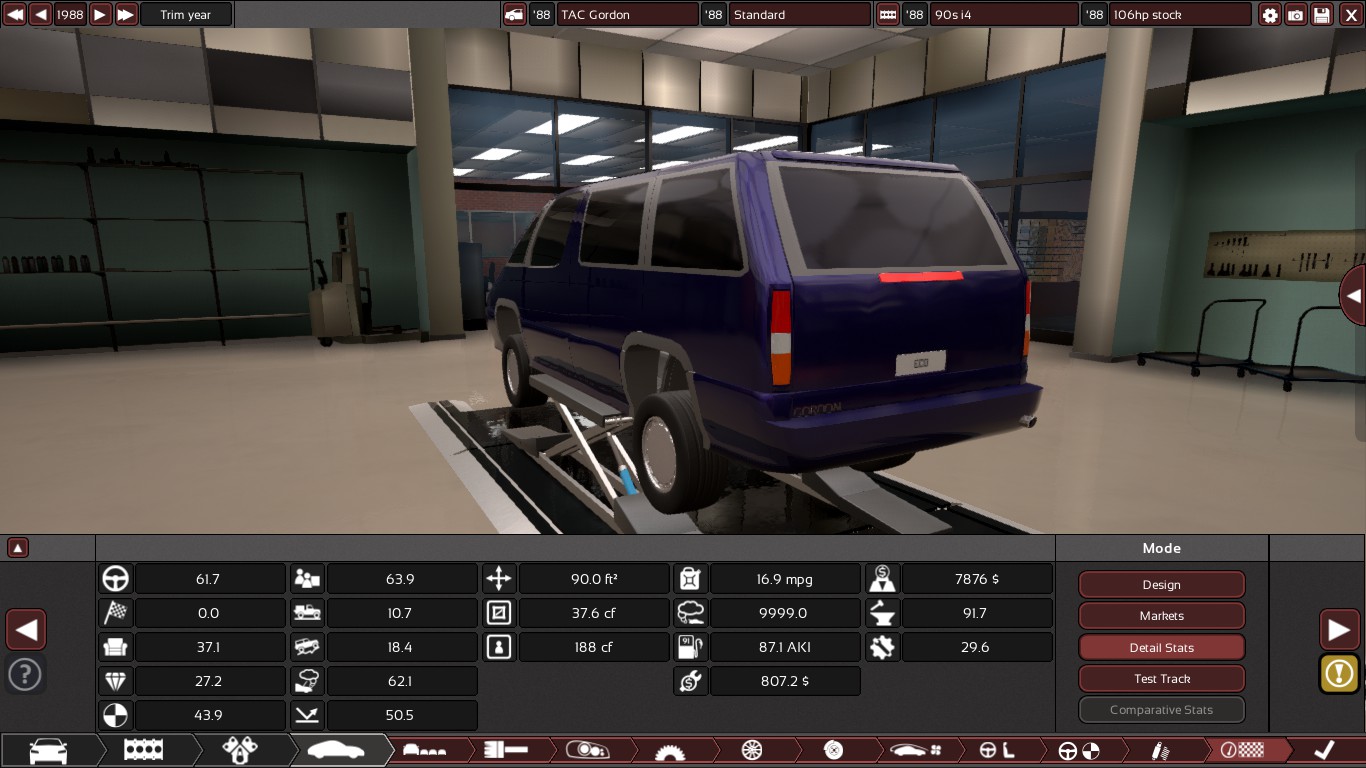Close the car designer with X

pos(1350,15)
